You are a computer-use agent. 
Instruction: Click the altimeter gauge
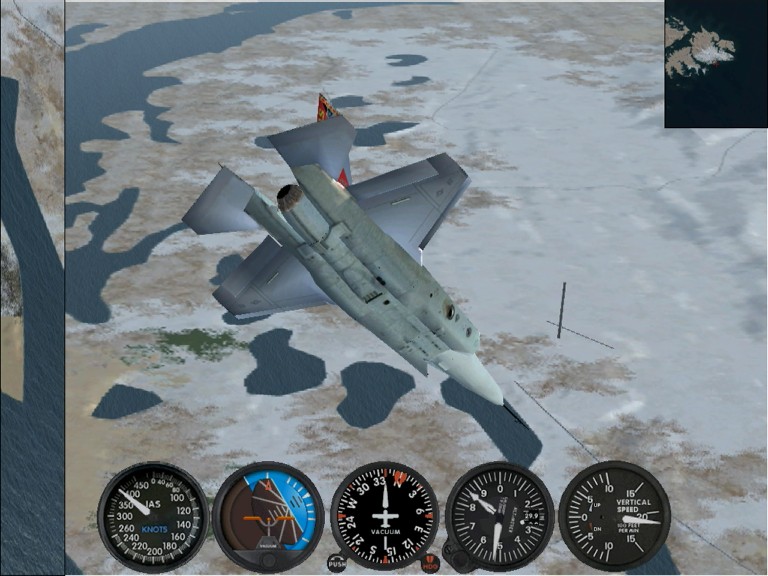[499, 516]
